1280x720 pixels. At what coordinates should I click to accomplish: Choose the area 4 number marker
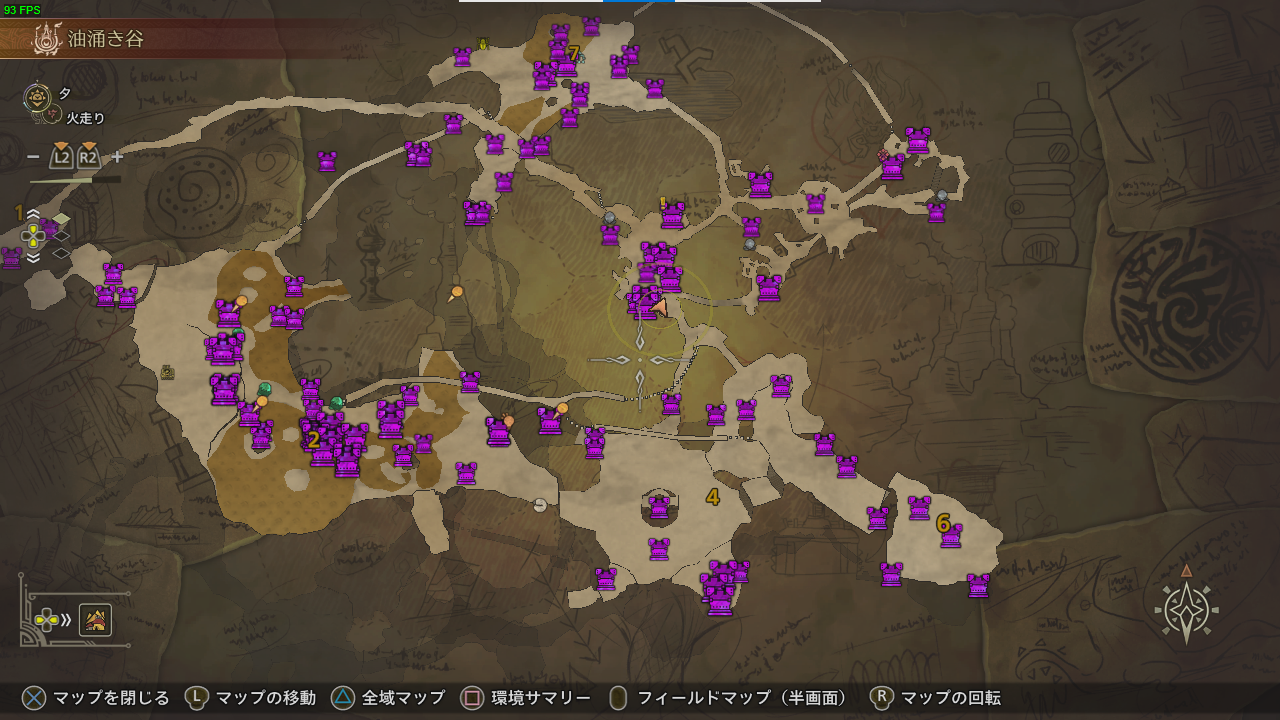712,497
